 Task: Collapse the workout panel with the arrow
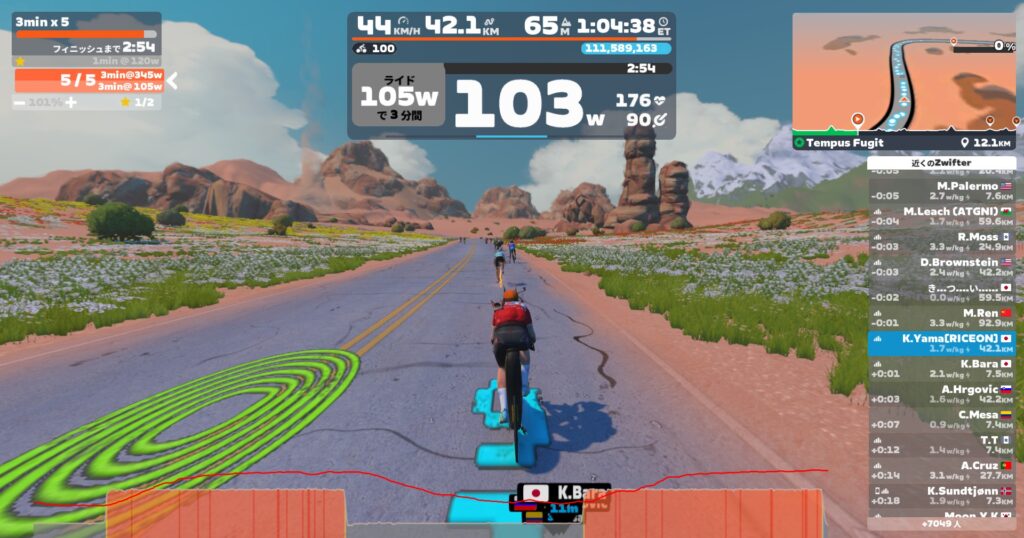[x=172, y=81]
